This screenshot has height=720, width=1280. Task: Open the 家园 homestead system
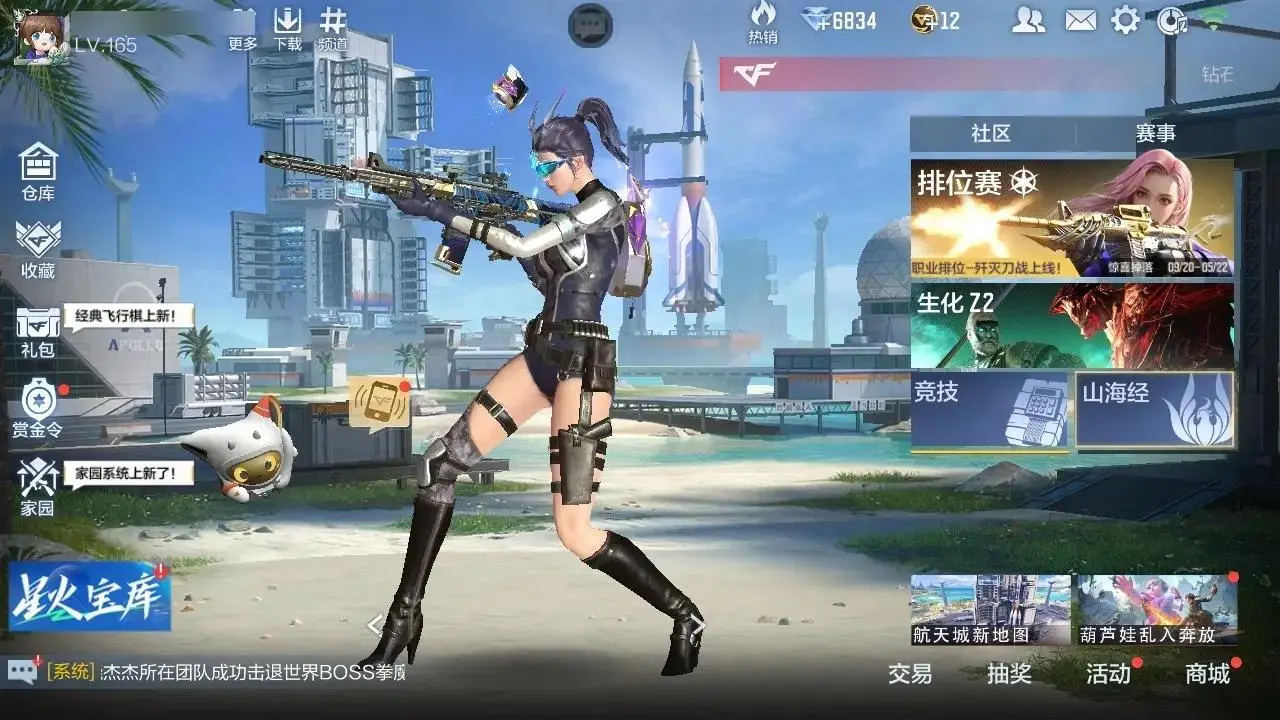click(x=38, y=487)
